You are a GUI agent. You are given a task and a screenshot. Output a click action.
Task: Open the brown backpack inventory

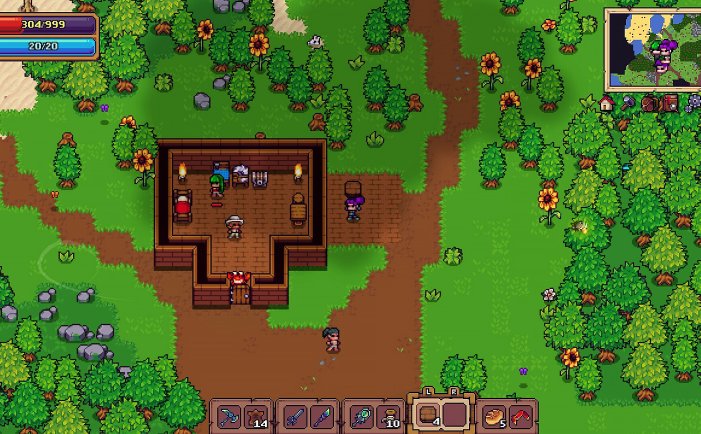point(649,103)
